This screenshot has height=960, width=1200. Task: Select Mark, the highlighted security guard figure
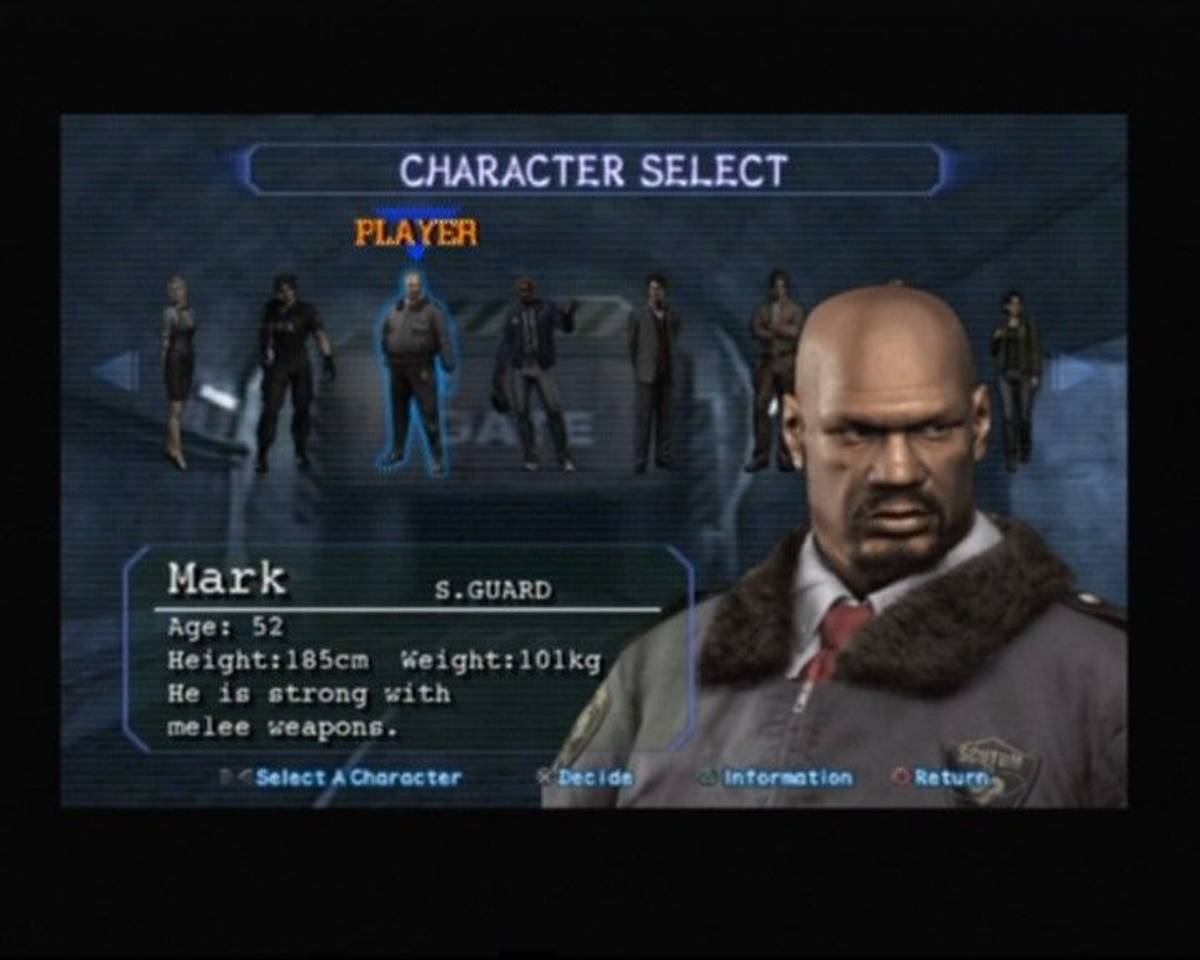(x=414, y=372)
